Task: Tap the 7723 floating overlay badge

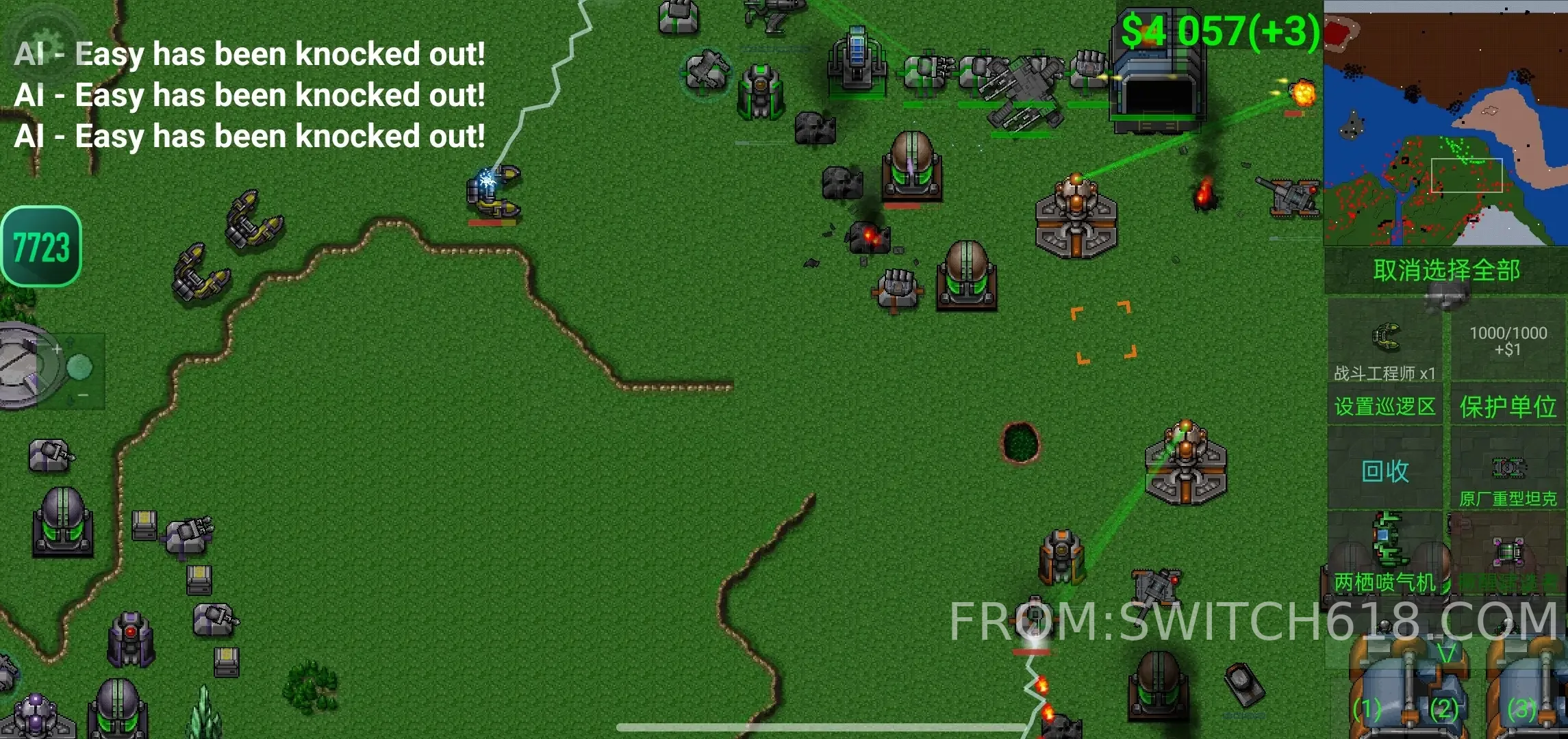Action: 42,246
